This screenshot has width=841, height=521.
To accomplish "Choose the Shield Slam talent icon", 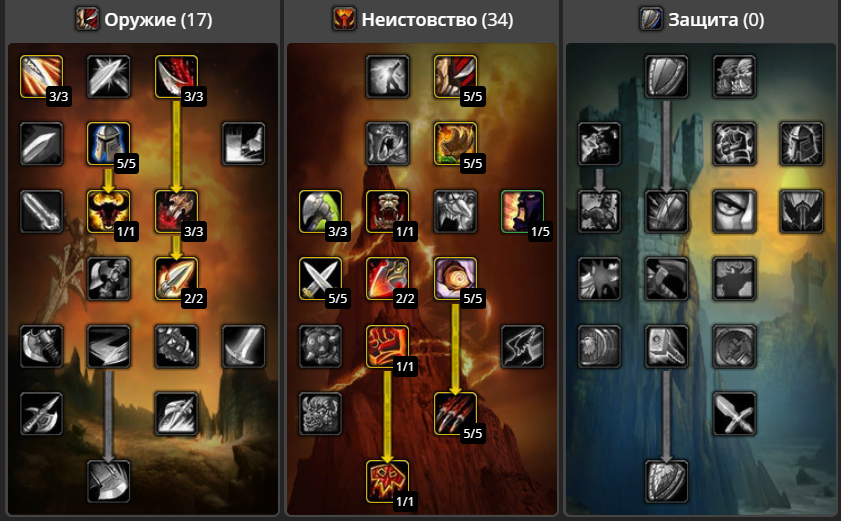I will tap(666, 481).
